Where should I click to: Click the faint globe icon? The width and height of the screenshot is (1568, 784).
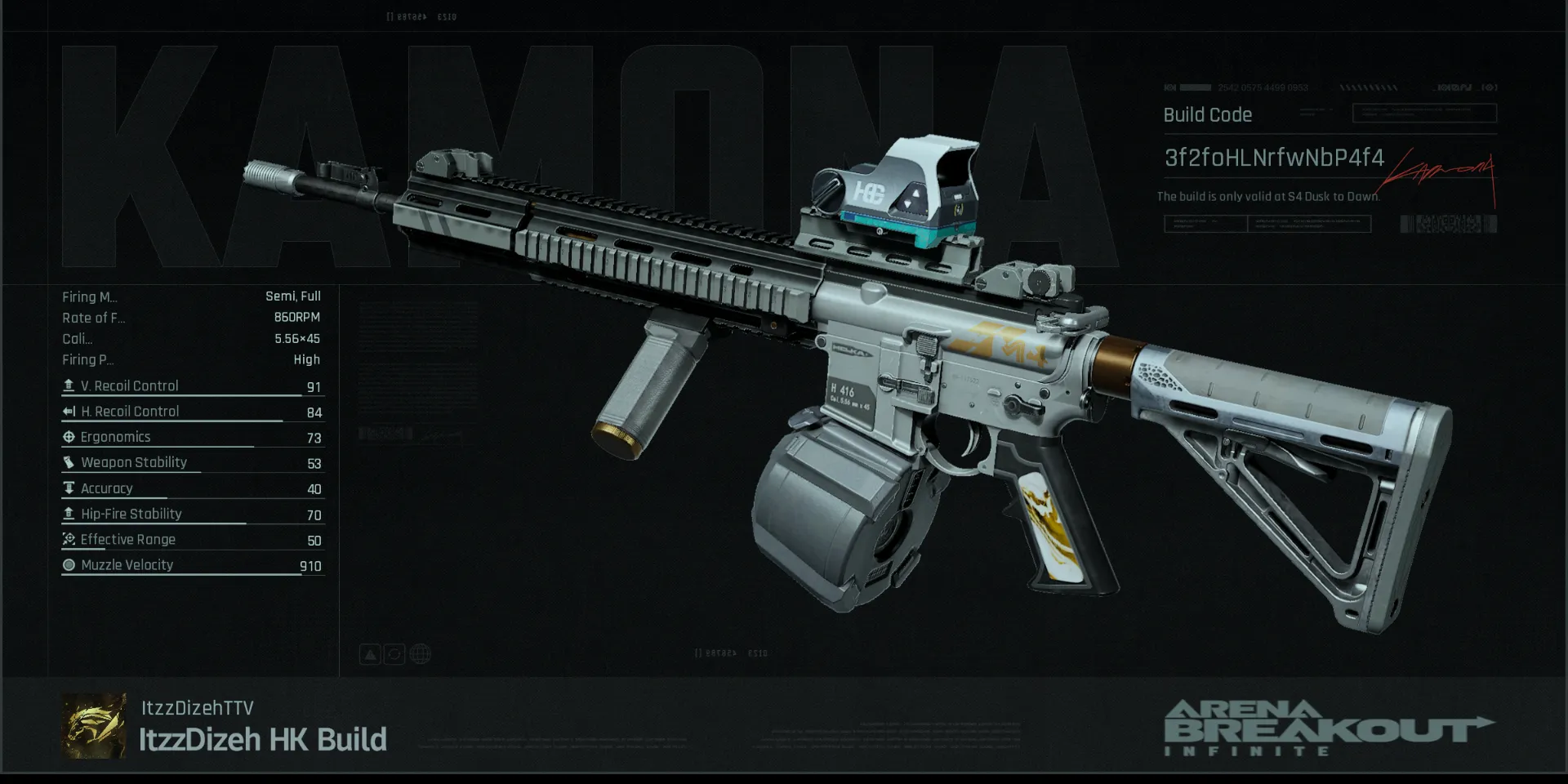[x=421, y=654]
